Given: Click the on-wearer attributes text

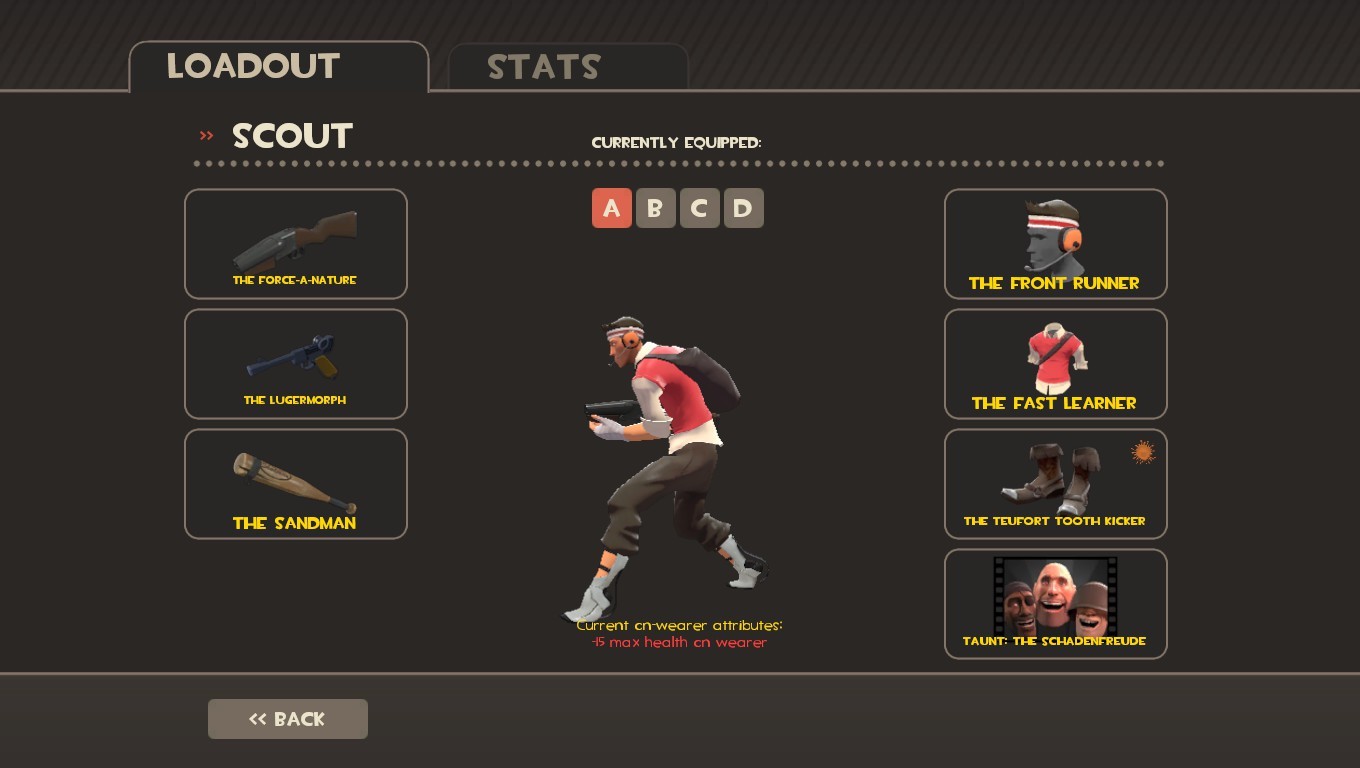Looking at the screenshot, I should click(680, 632).
